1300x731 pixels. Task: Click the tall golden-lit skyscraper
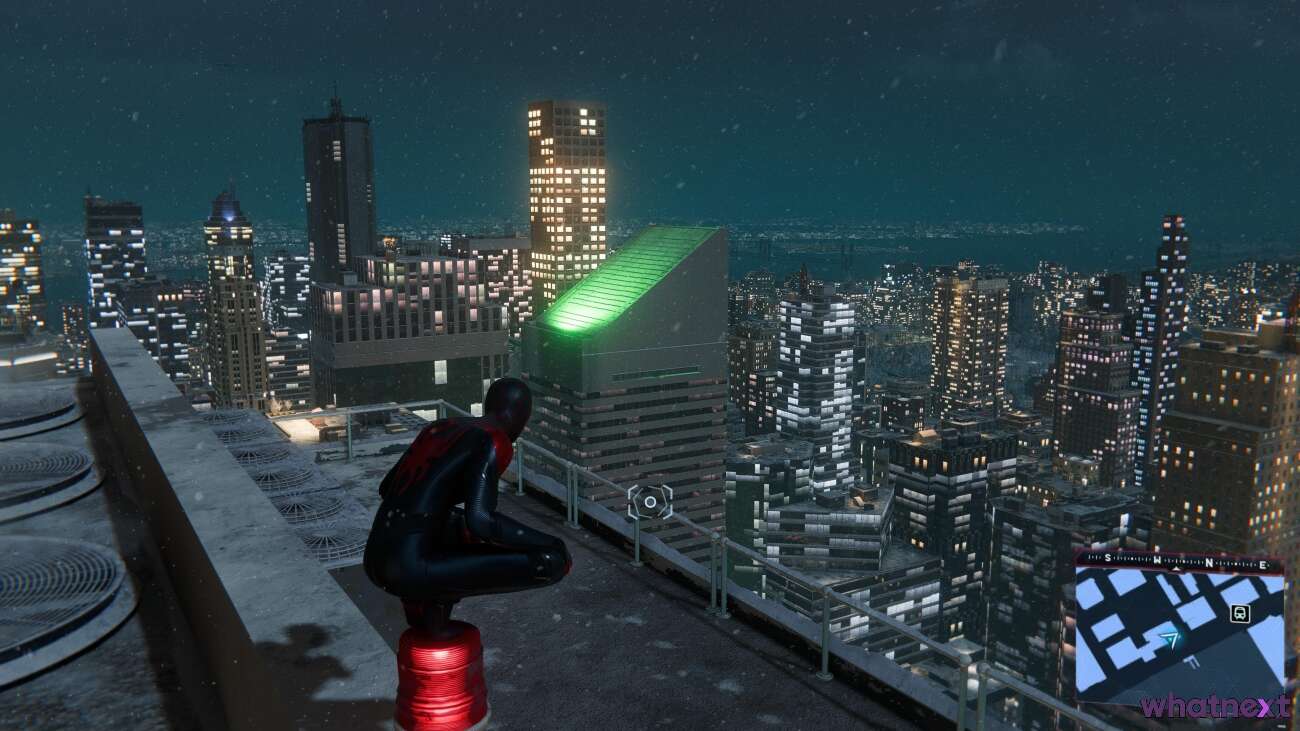(x=565, y=180)
